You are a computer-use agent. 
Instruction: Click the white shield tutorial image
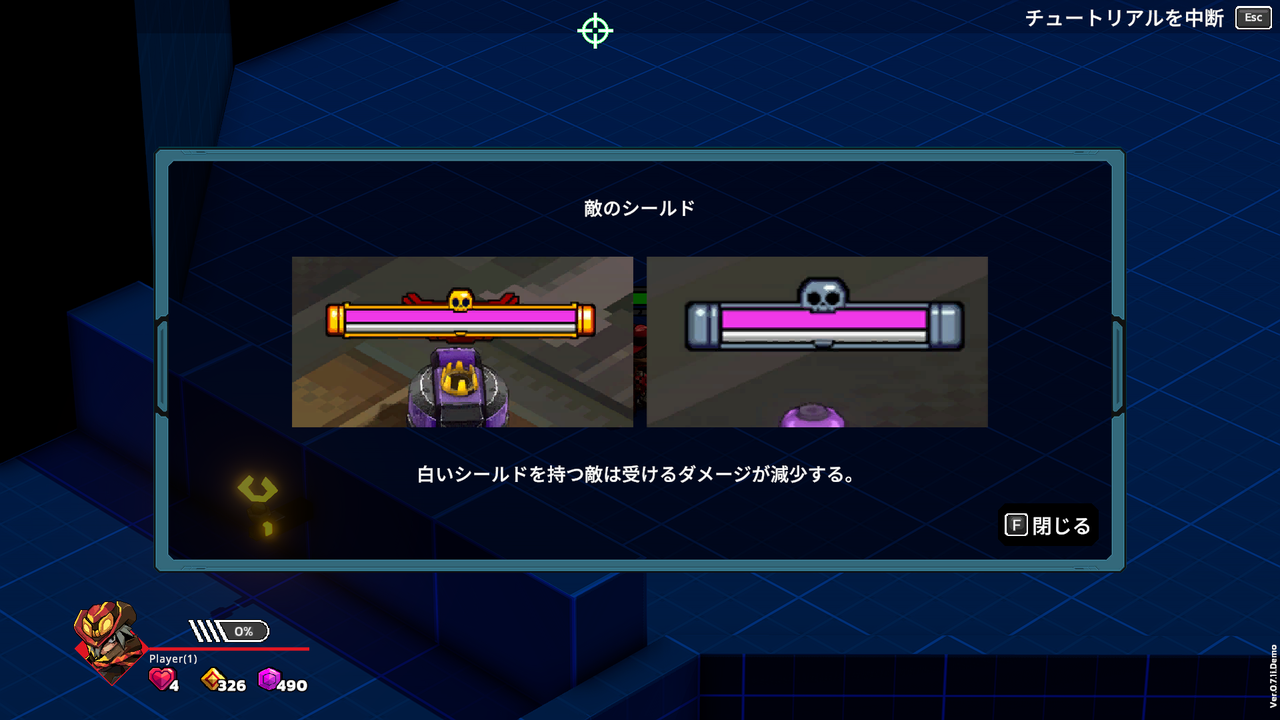pyautogui.click(x=818, y=341)
